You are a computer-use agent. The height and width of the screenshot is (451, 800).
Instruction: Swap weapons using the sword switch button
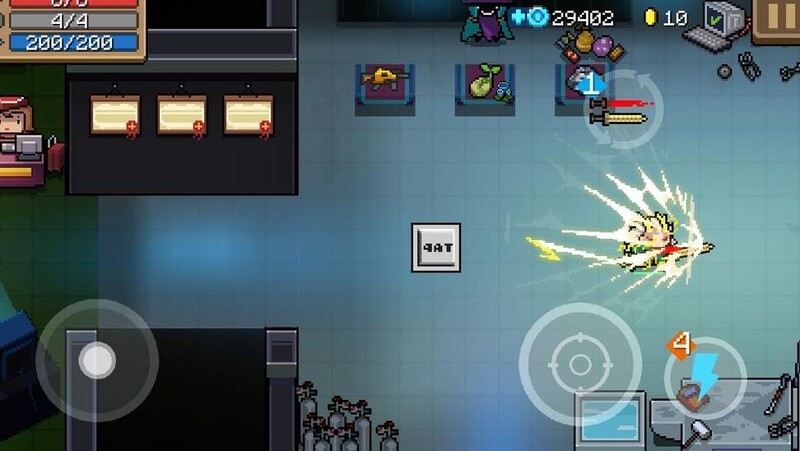622,109
